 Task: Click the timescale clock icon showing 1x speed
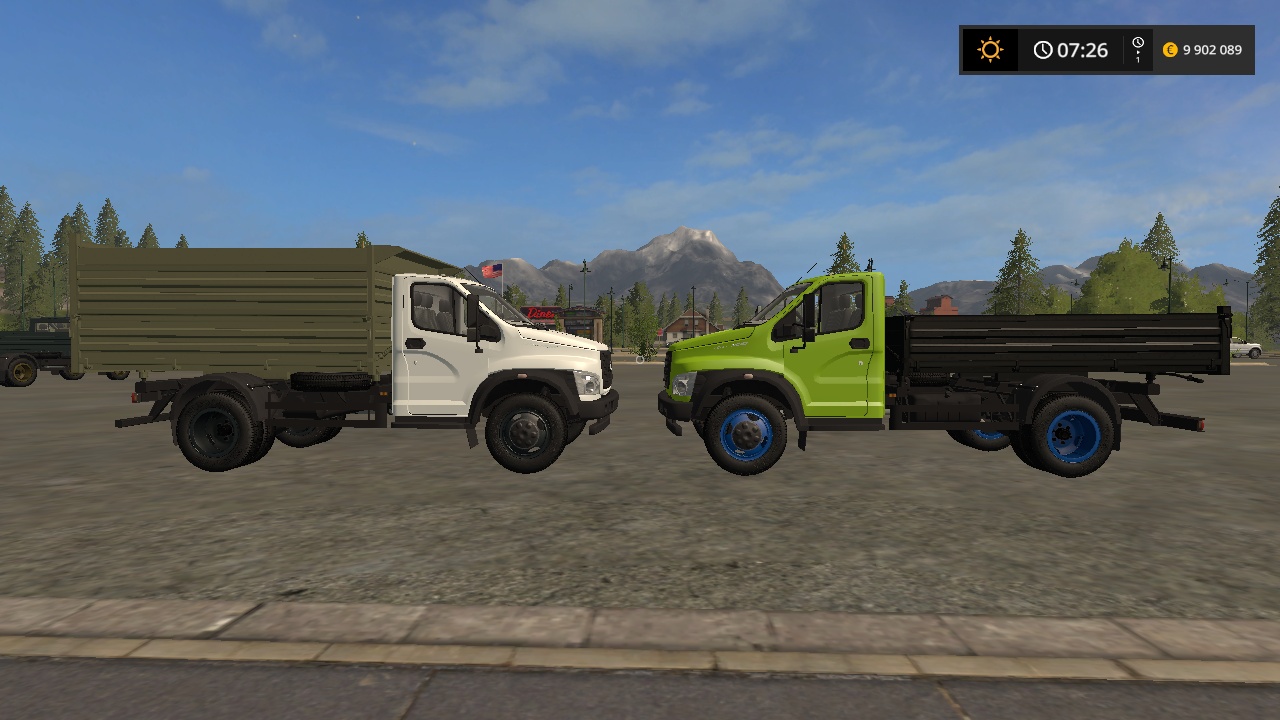[1137, 42]
